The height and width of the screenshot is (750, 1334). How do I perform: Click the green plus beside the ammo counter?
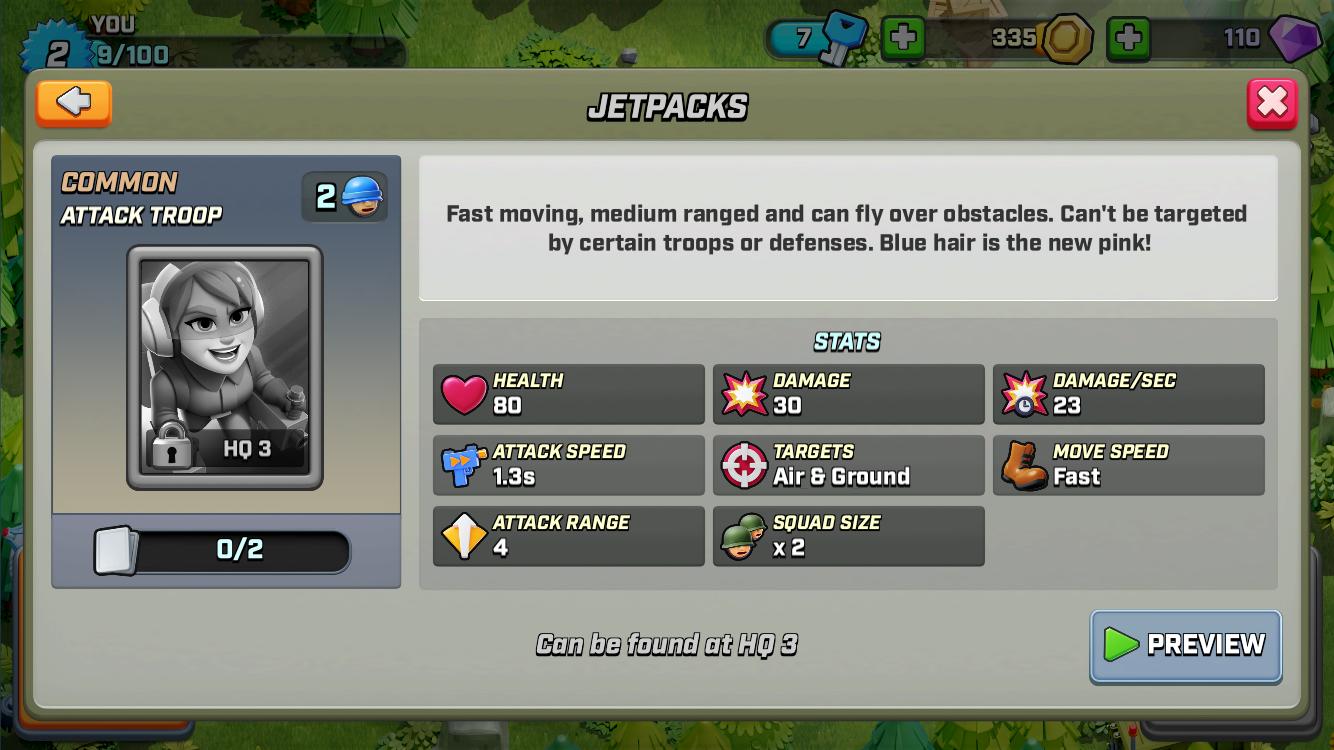coord(903,38)
